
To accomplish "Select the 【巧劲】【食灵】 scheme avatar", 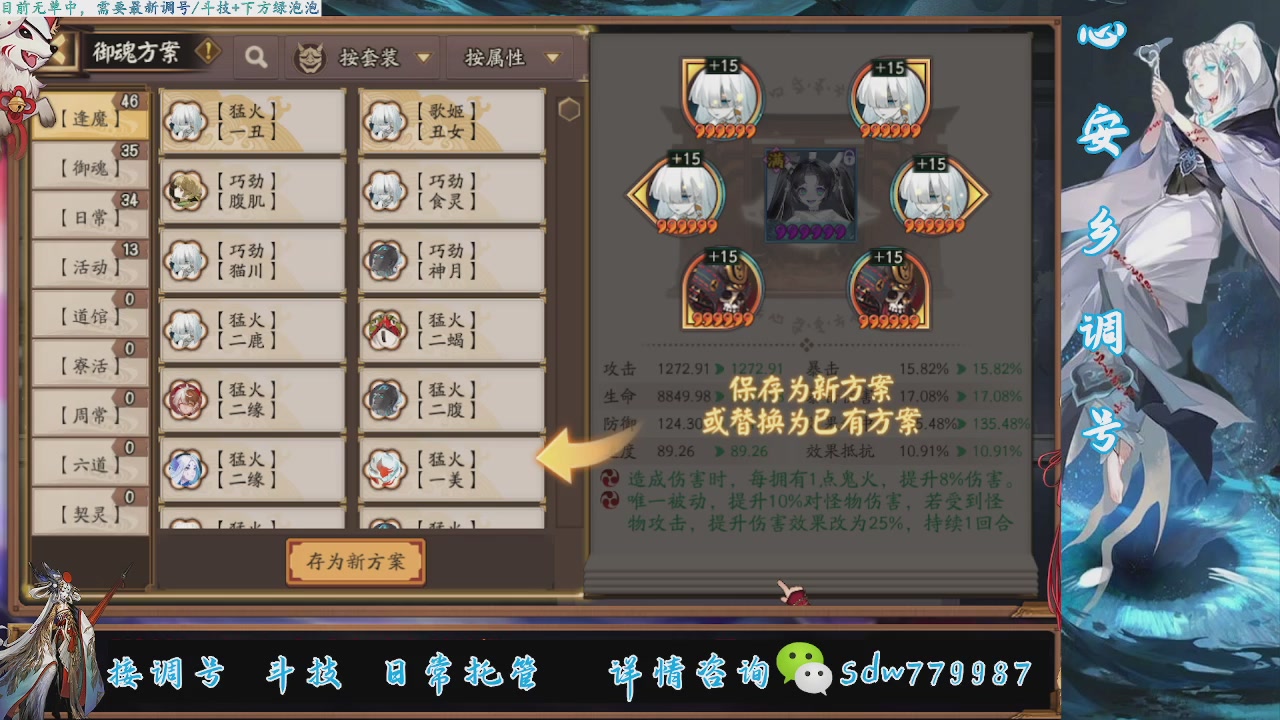I will 385,190.
